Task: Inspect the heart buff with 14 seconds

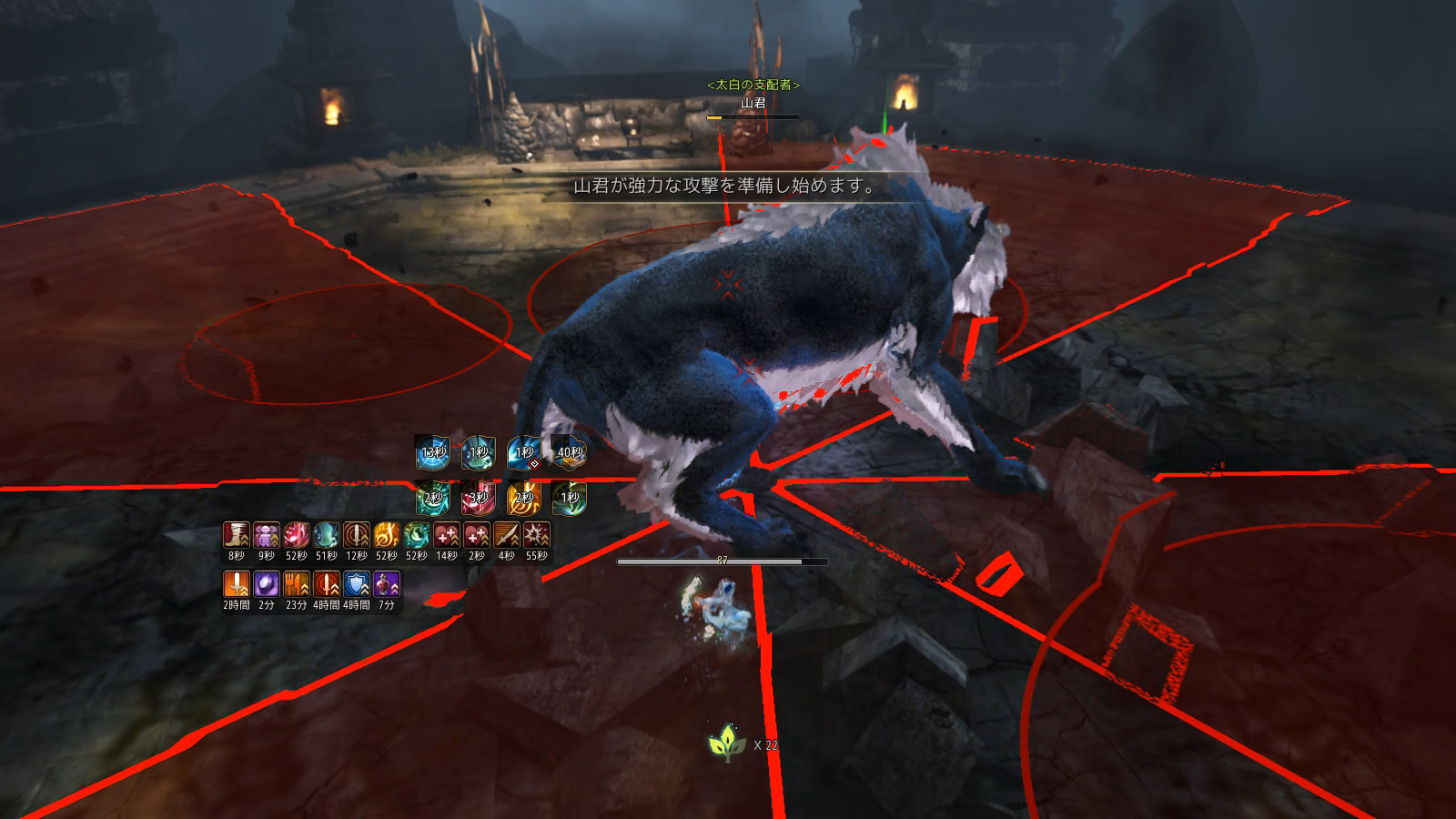Action: 447,535
